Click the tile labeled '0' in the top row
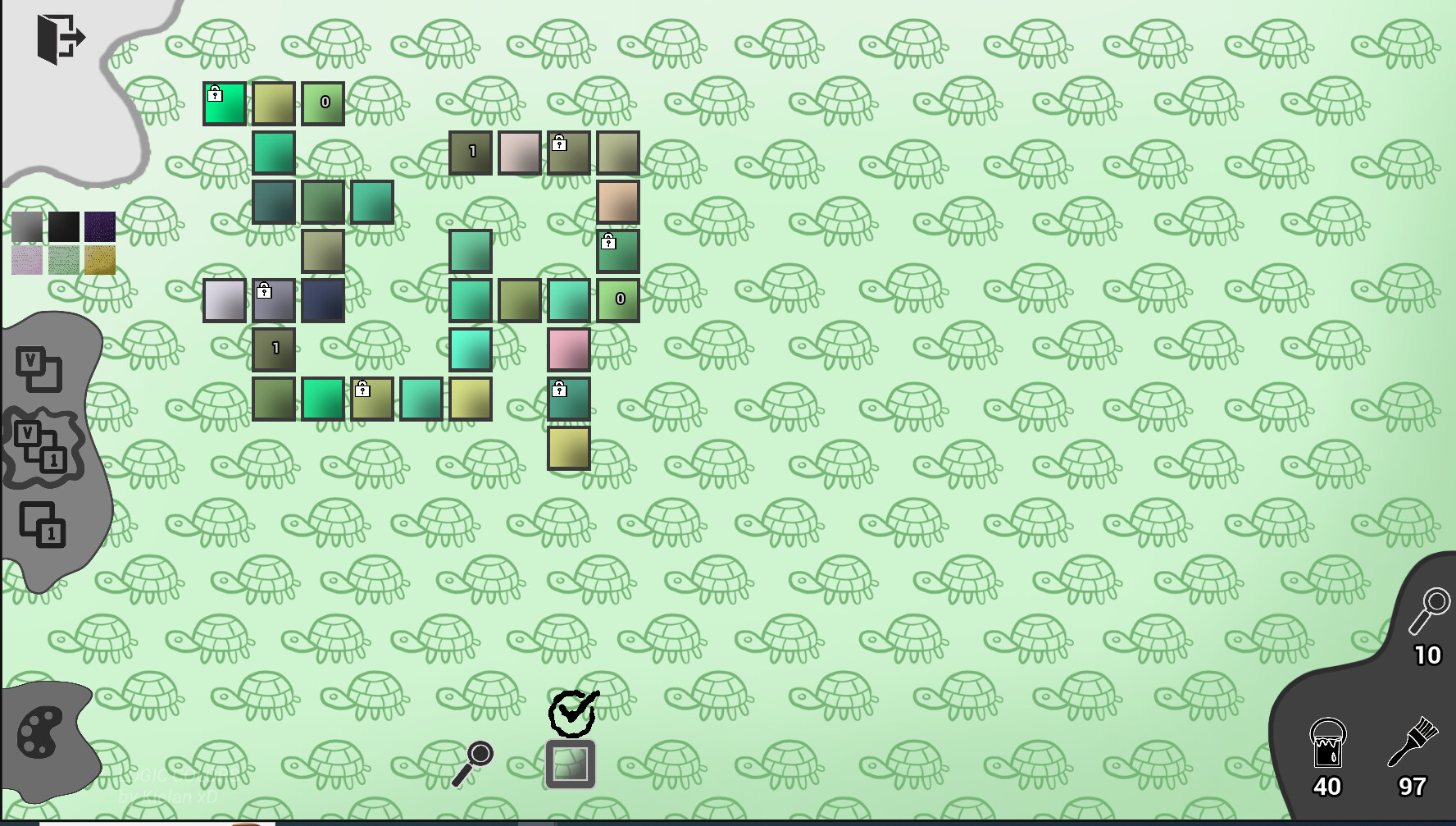Image resolution: width=1456 pixels, height=826 pixels. [x=323, y=103]
